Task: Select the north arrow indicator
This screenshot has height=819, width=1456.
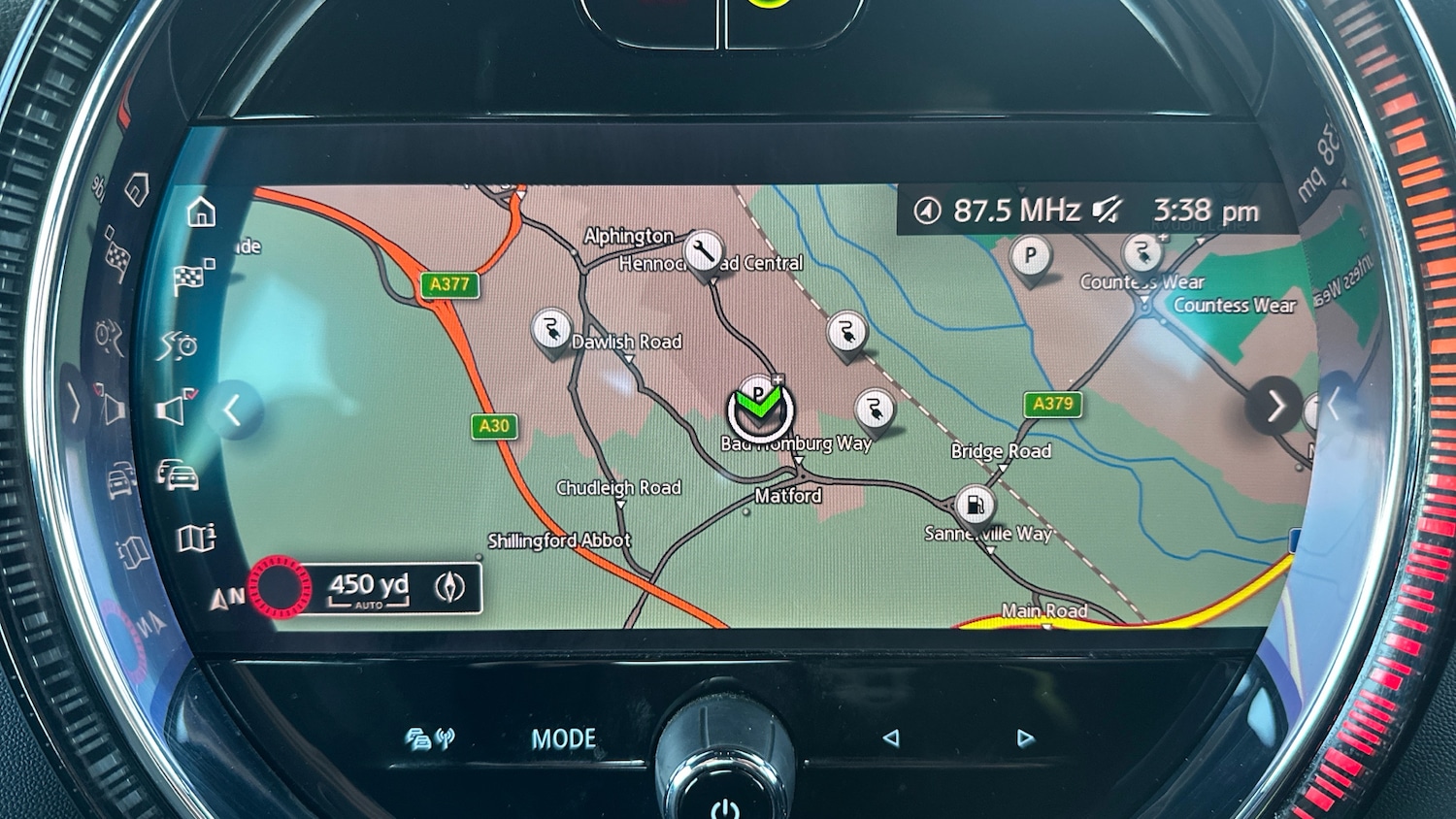Action: tap(226, 599)
